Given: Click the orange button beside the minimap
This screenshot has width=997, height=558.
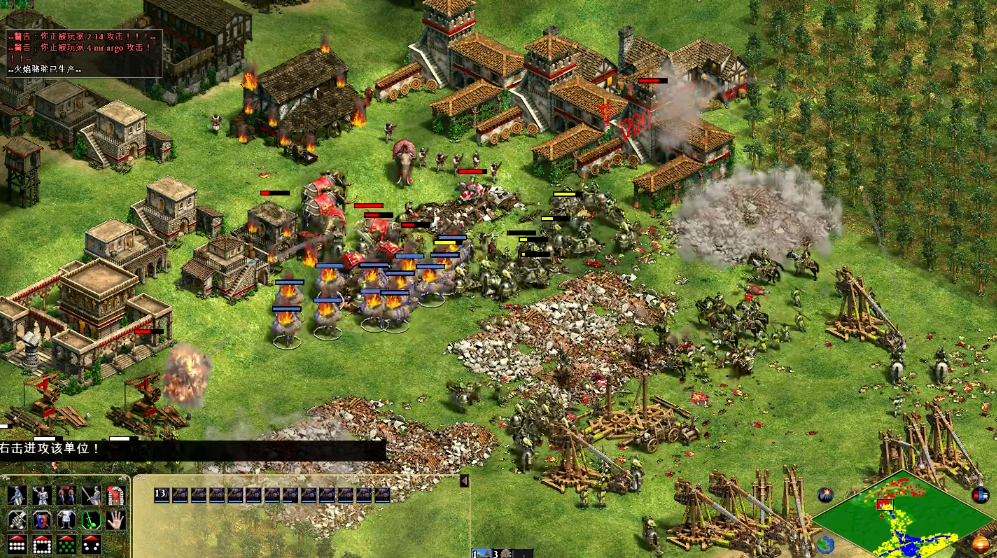Looking at the screenshot, I should coord(980,545).
